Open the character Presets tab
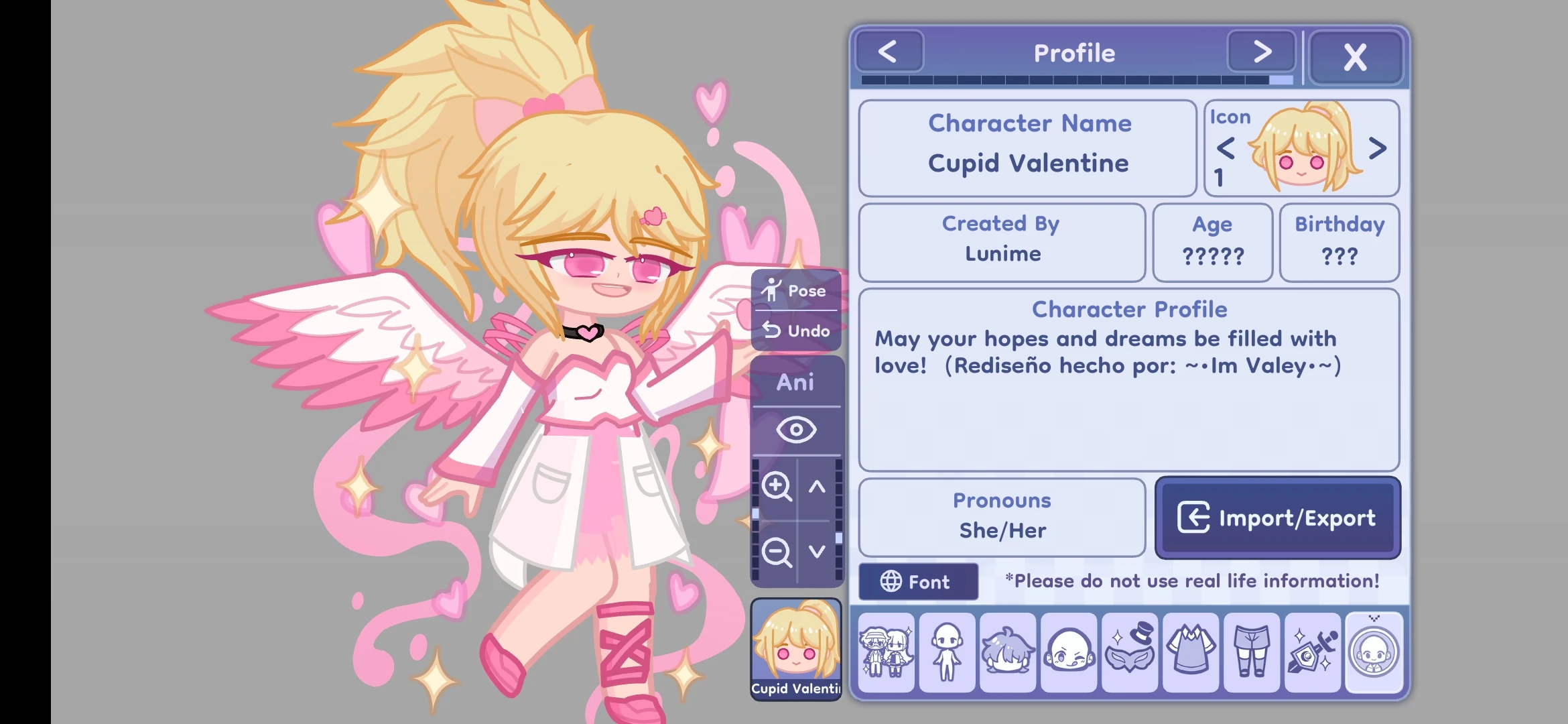The width and height of the screenshot is (1568, 724). pyautogui.click(x=886, y=652)
